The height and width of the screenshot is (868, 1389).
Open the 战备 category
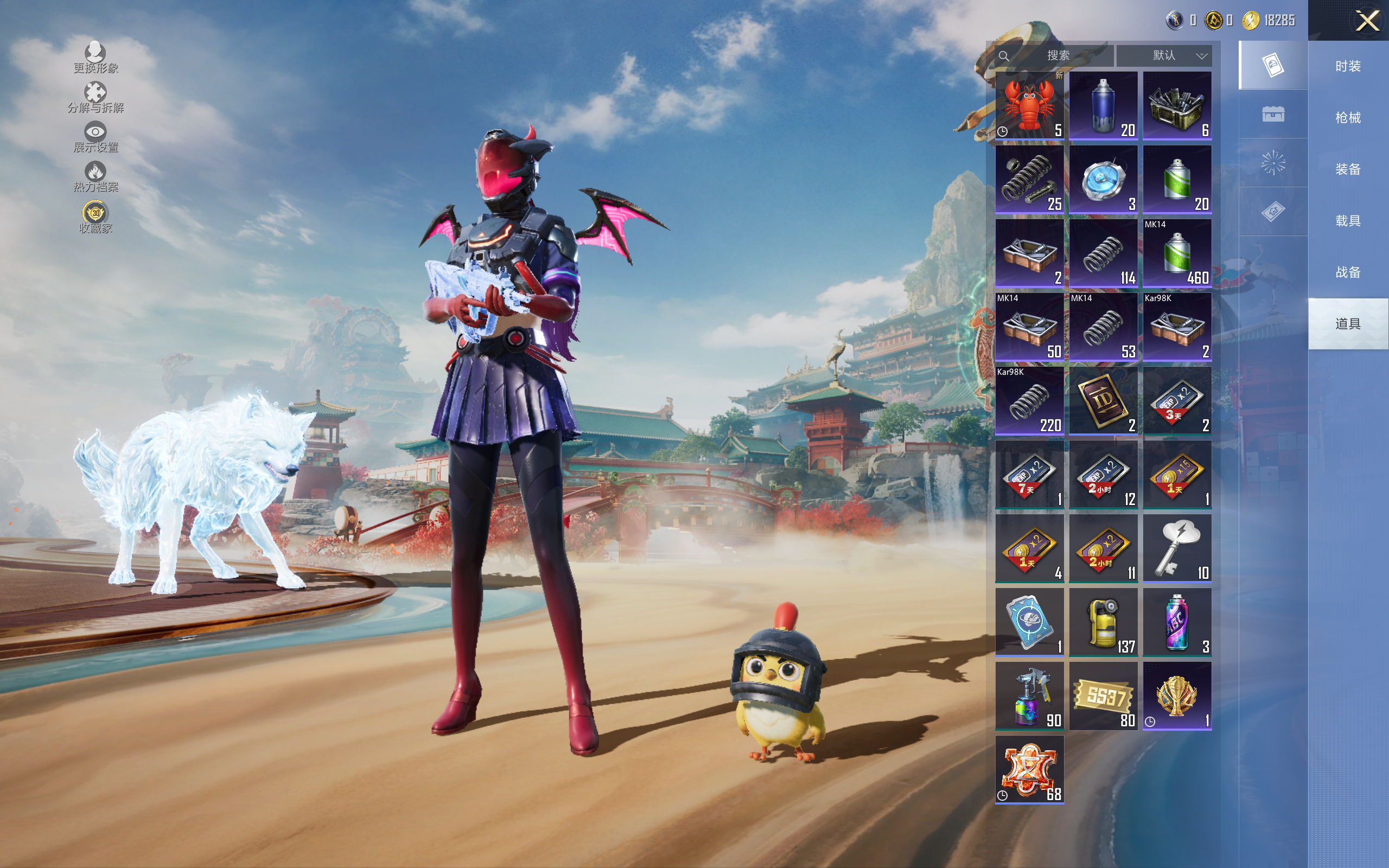(1348, 272)
